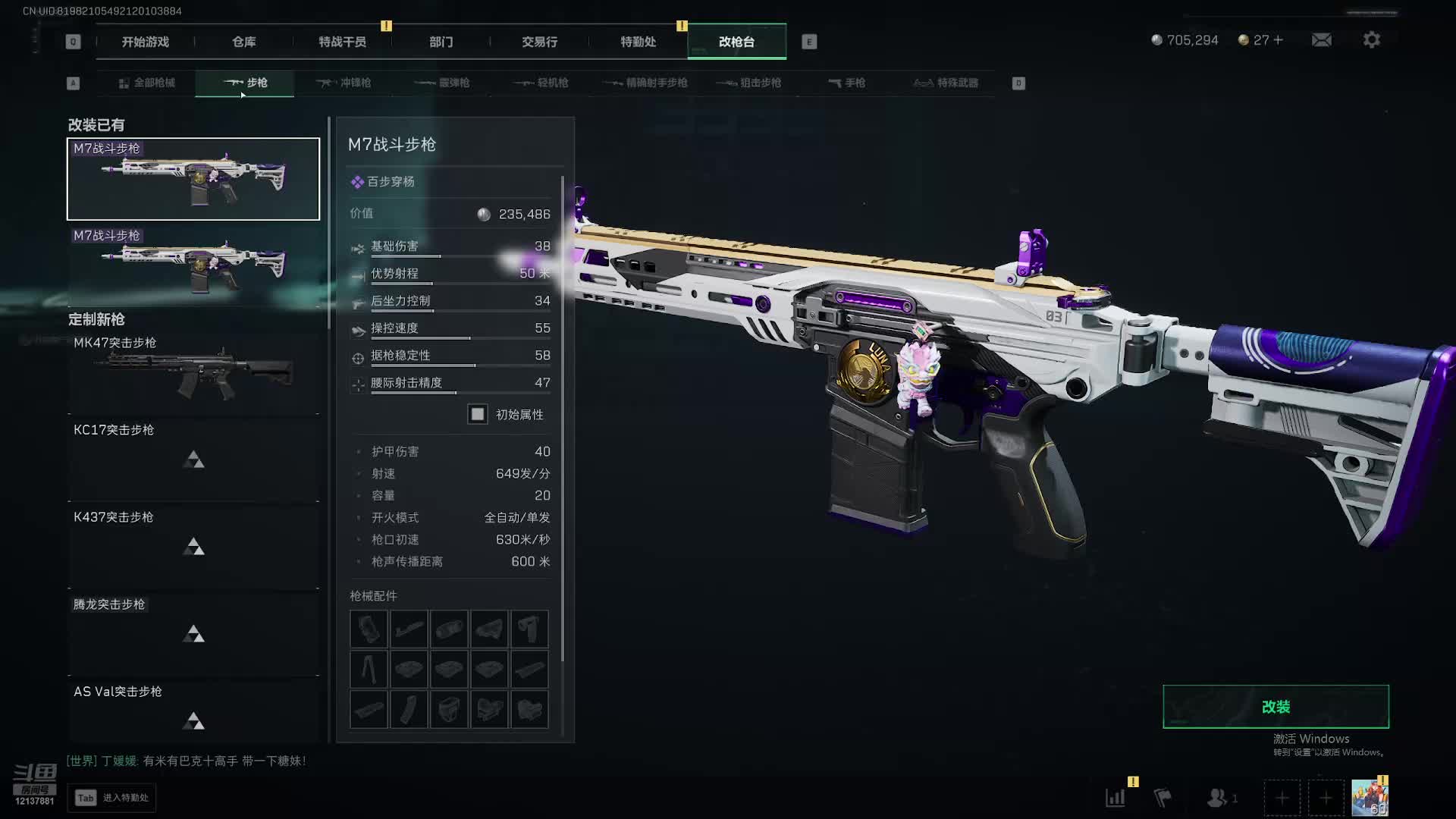Open the 特殊武器 special weapons category
Viewport: 1456px width, 819px height.
tap(946, 83)
